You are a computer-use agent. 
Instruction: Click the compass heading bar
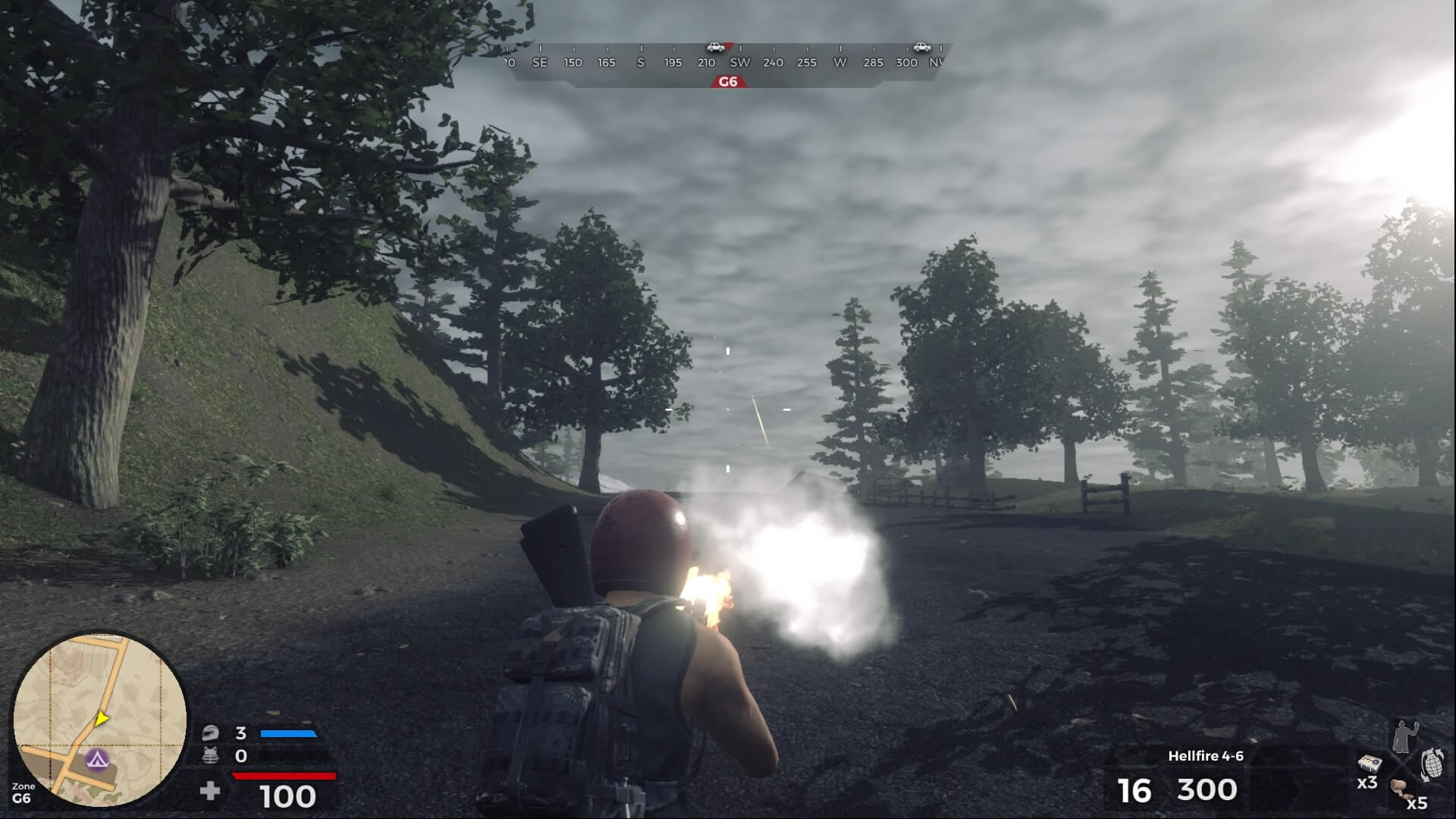tap(726, 62)
